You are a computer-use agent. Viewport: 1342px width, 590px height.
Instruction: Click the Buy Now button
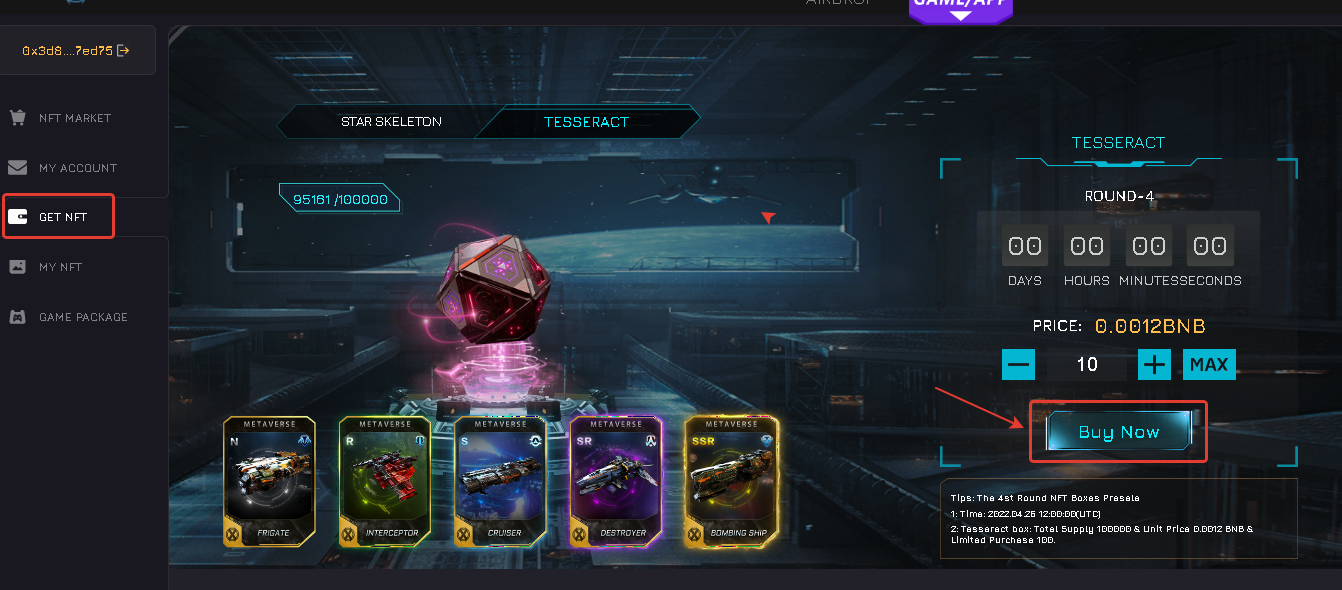point(1118,432)
